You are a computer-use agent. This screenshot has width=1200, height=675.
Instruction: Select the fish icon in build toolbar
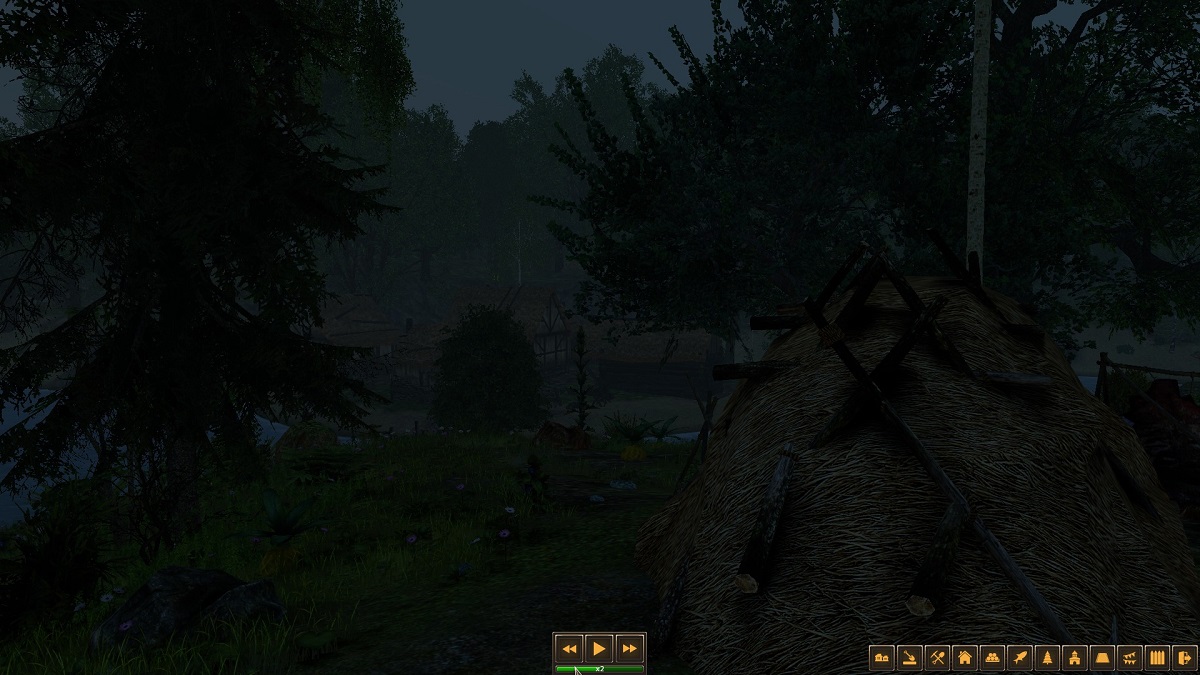pos(1020,658)
